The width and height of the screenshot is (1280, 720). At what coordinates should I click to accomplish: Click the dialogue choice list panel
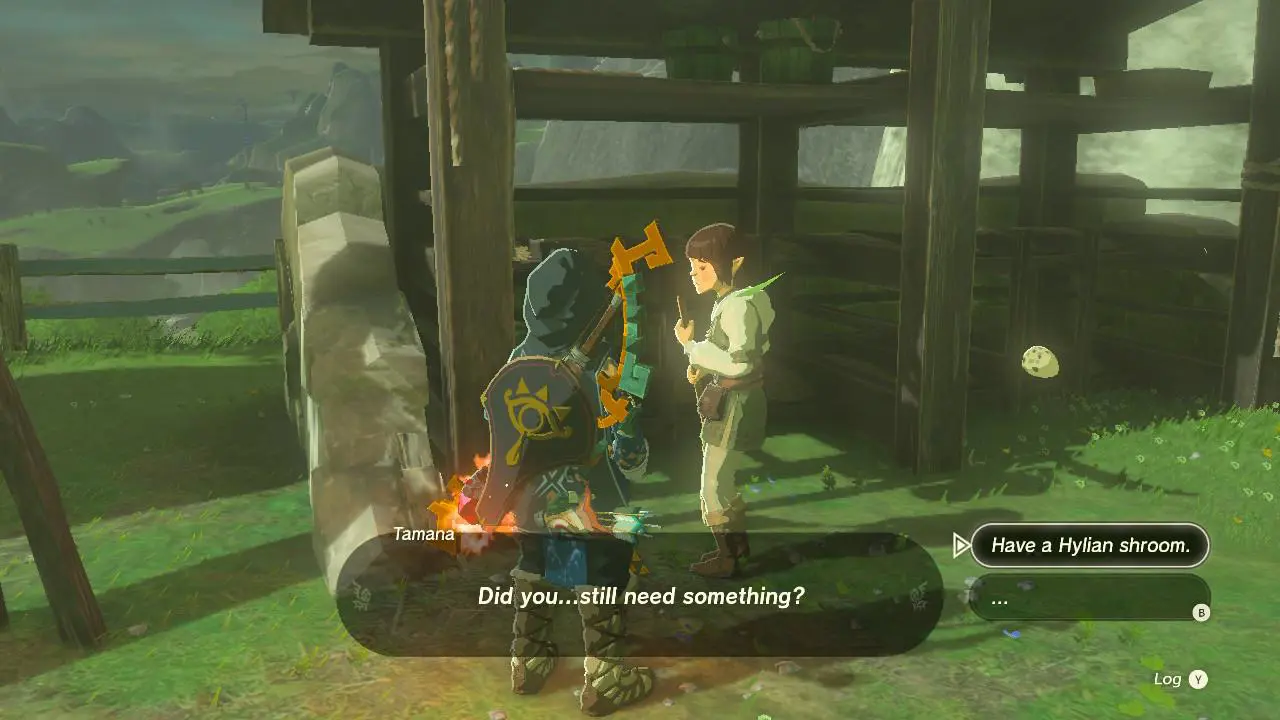point(1089,572)
